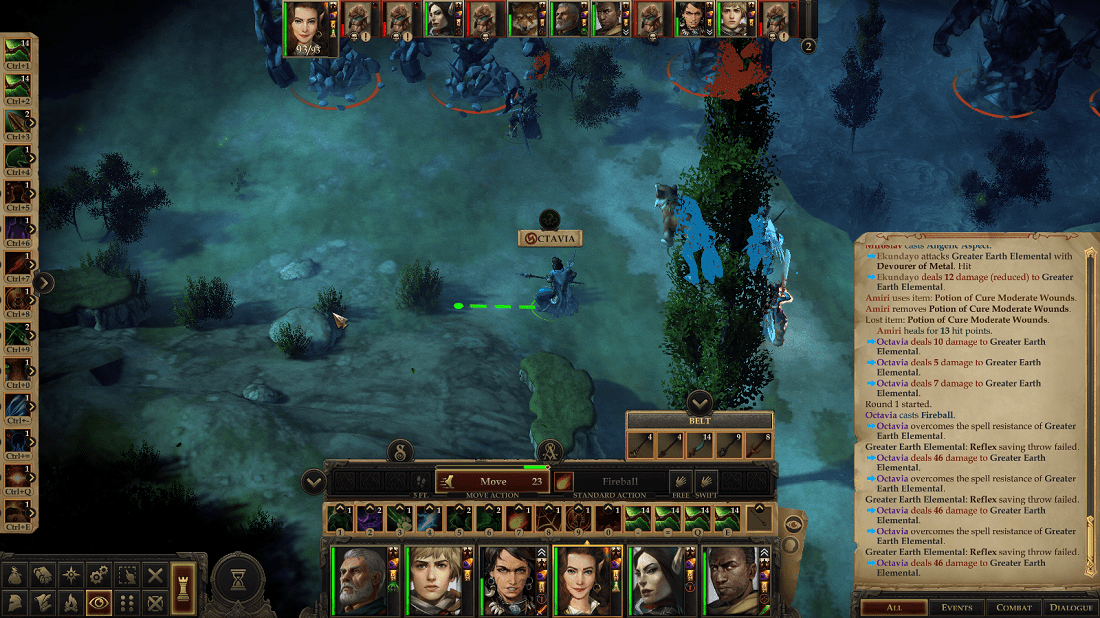The width and height of the screenshot is (1100, 618).
Task: Pick the blonde short-haired character portrait
Action: pyautogui.click(x=436, y=580)
